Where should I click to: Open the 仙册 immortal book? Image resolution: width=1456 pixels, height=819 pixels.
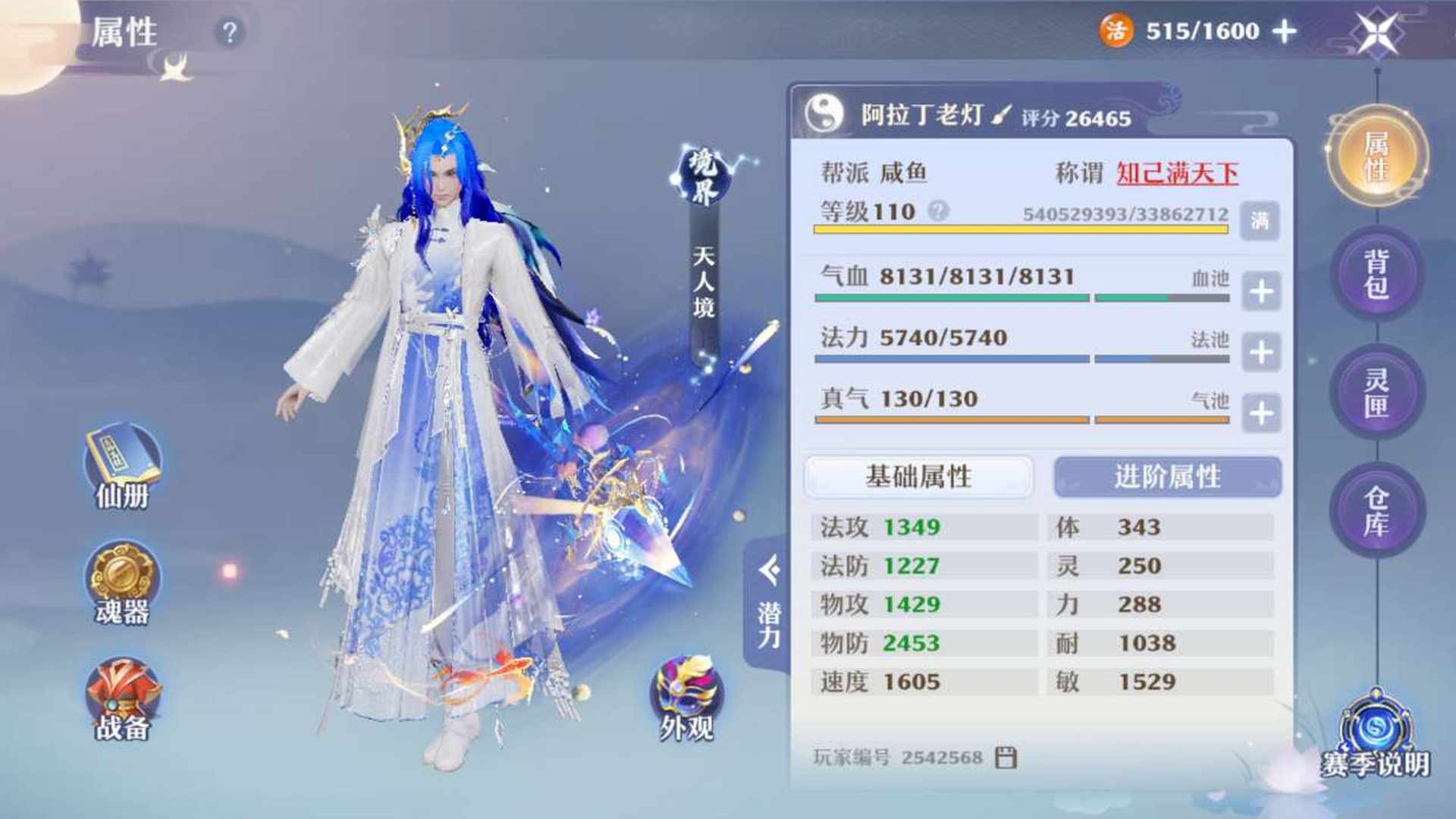coord(122,466)
